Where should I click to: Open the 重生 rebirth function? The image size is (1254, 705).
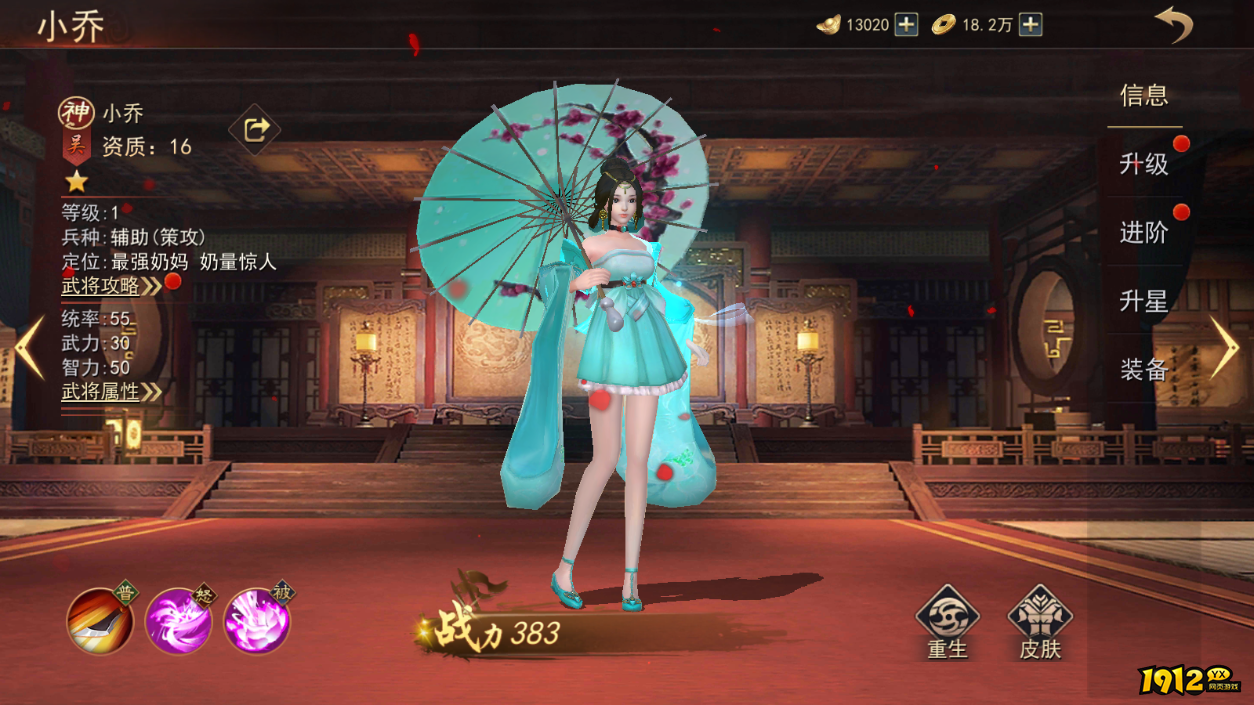click(x=947, y=622)
